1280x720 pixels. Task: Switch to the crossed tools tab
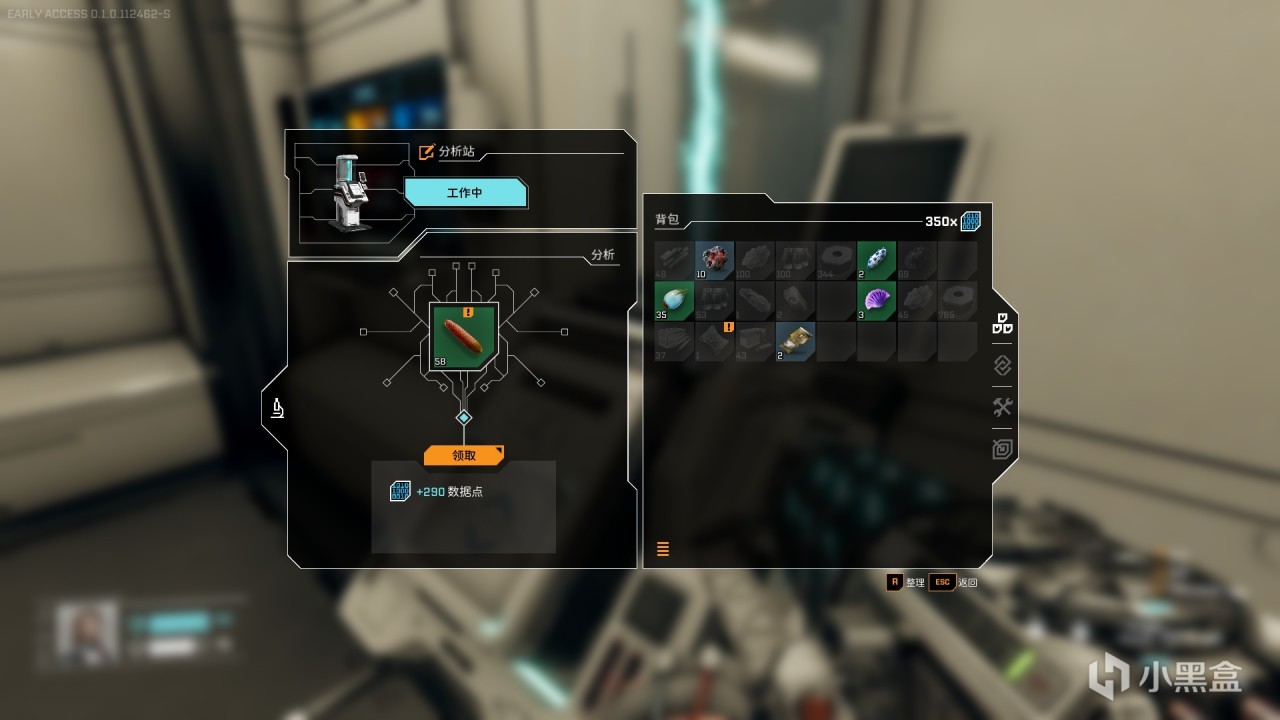[x=1002, y=407]
